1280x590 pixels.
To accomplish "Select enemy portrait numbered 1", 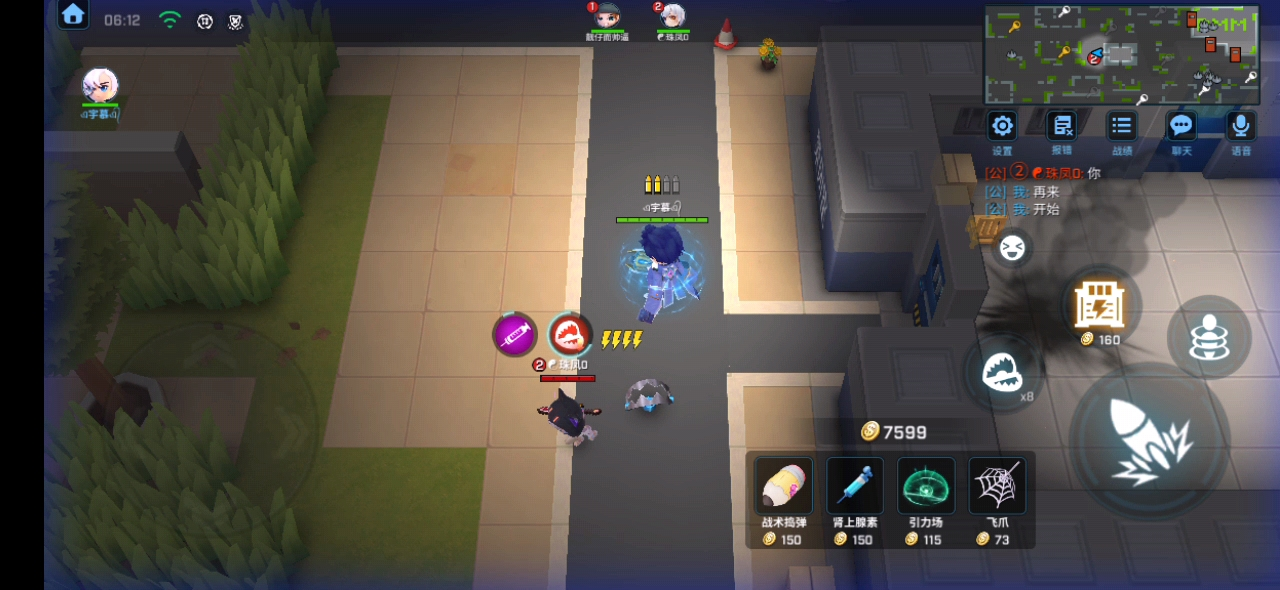I will (607, 17).
